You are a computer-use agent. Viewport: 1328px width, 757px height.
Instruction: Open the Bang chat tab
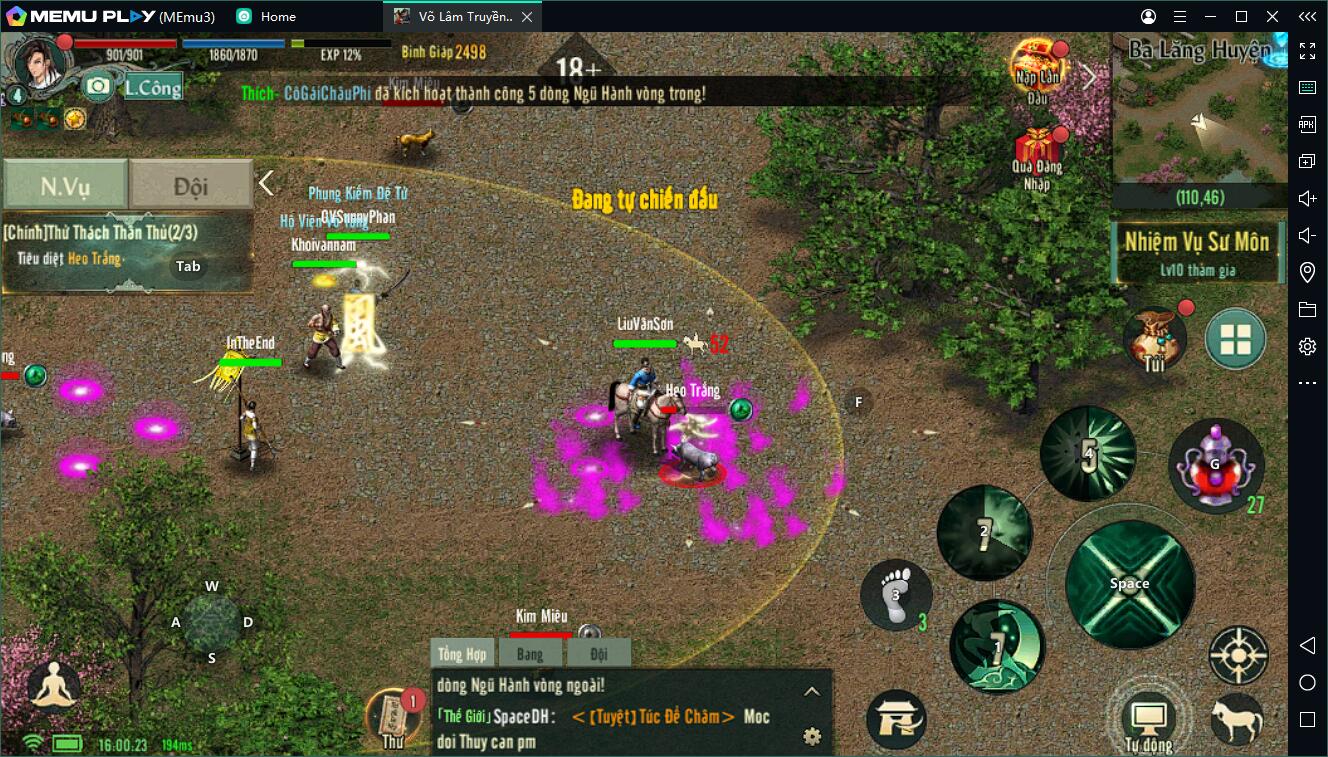(x=530, y=652)
